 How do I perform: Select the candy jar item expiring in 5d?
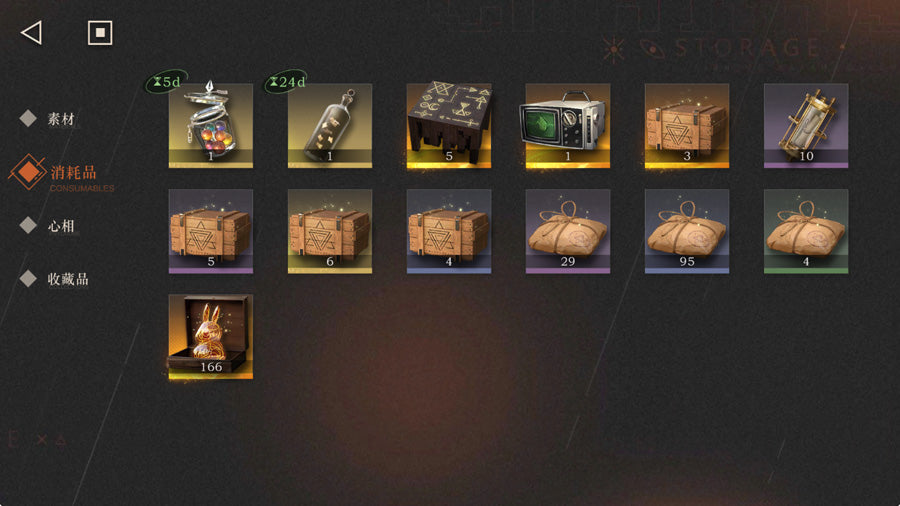[210, 125]
